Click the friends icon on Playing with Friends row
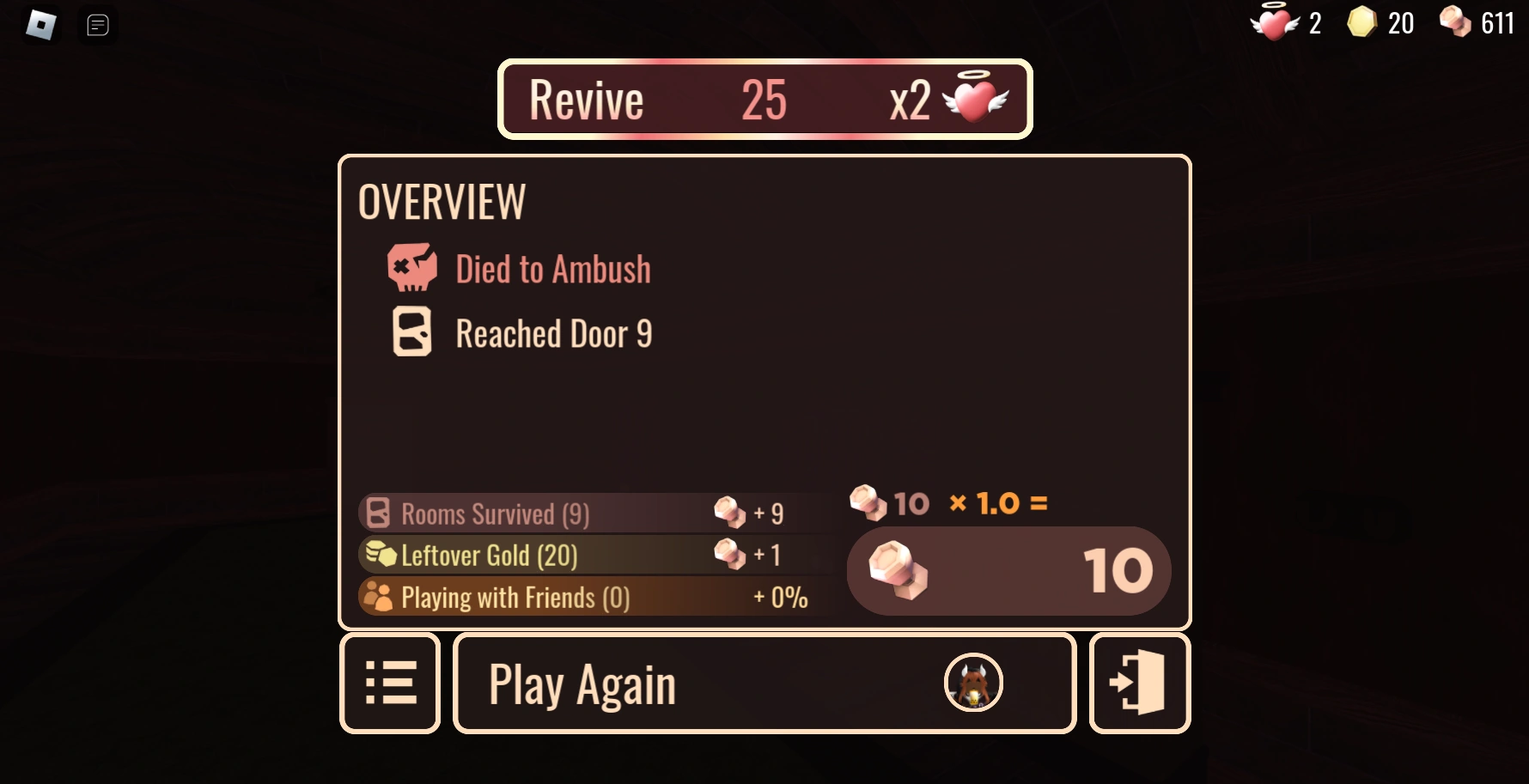 pyautogui.click(x=378, y=597)
